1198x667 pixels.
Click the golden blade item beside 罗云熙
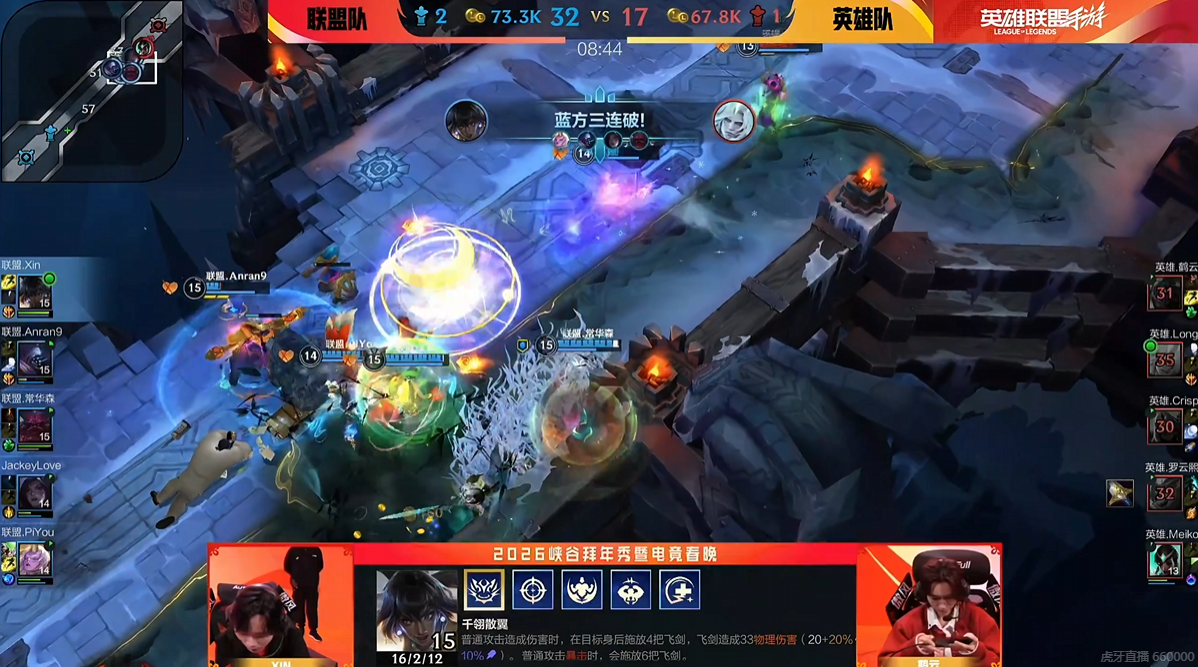(1120, 493)
